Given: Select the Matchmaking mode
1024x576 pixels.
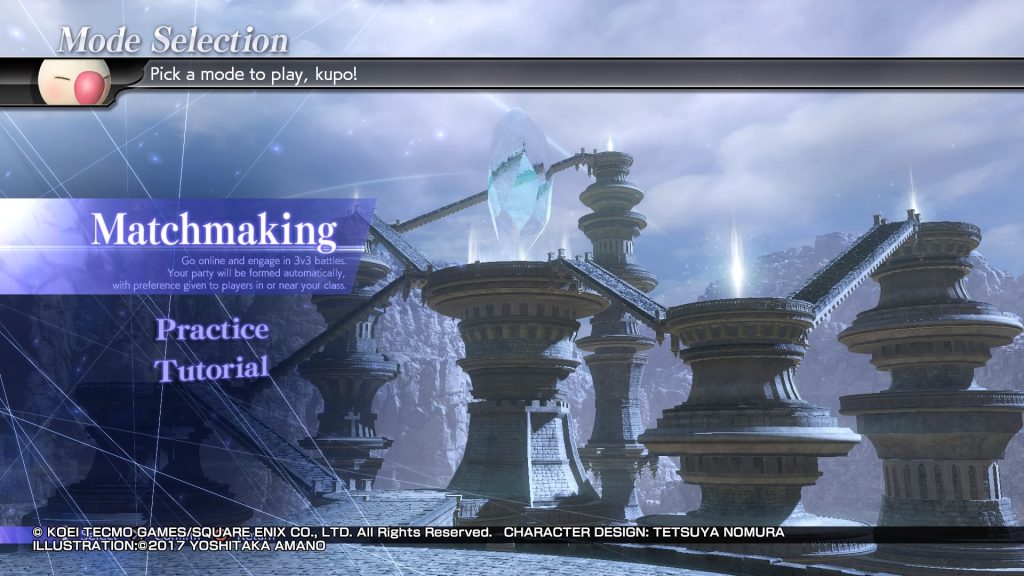Looking at the screenshot, I should point(213,231).
